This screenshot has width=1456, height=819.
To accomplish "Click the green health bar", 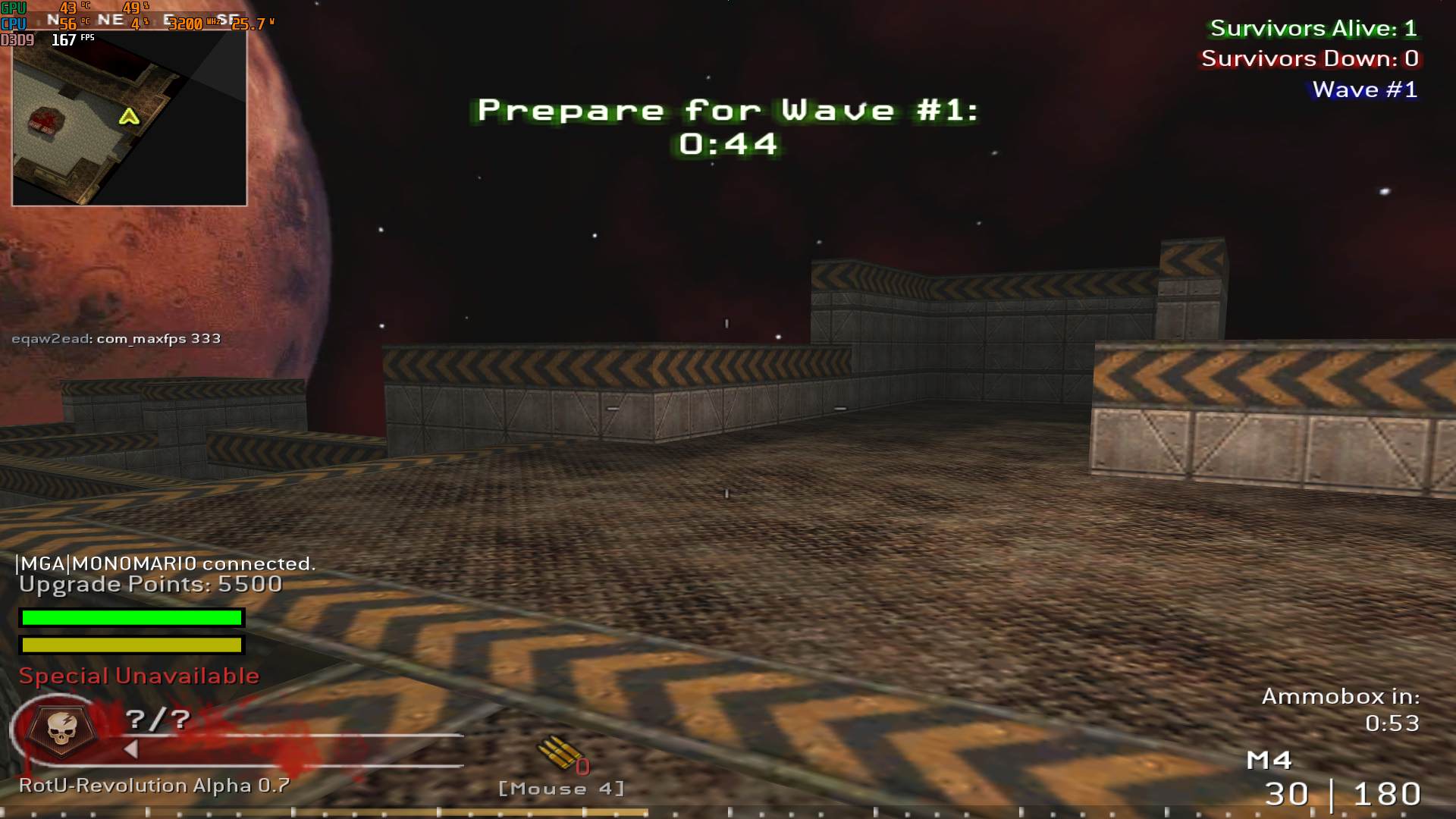I will tap(133, 618).
